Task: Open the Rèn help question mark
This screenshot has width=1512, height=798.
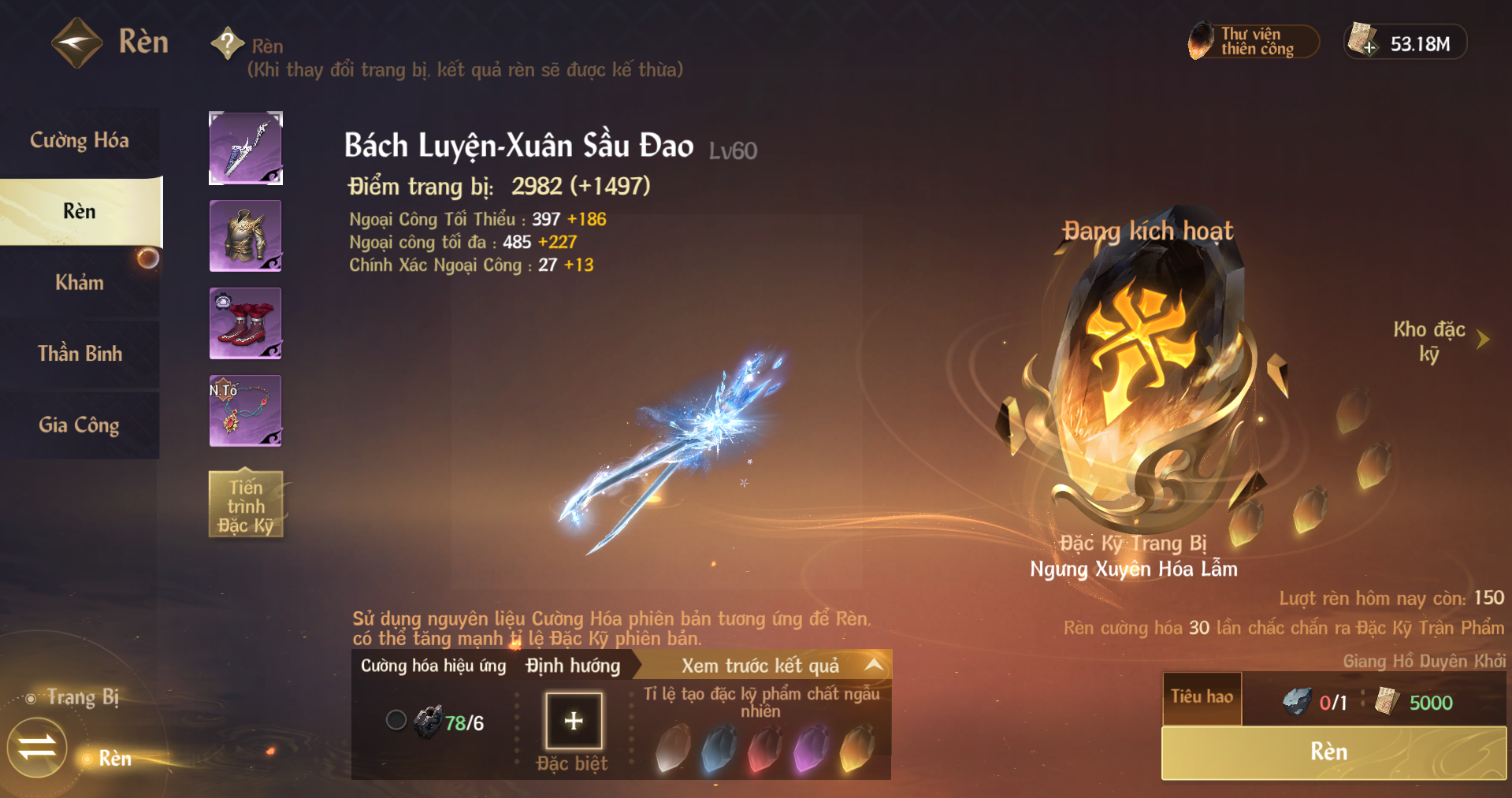Action: [228, 43]
